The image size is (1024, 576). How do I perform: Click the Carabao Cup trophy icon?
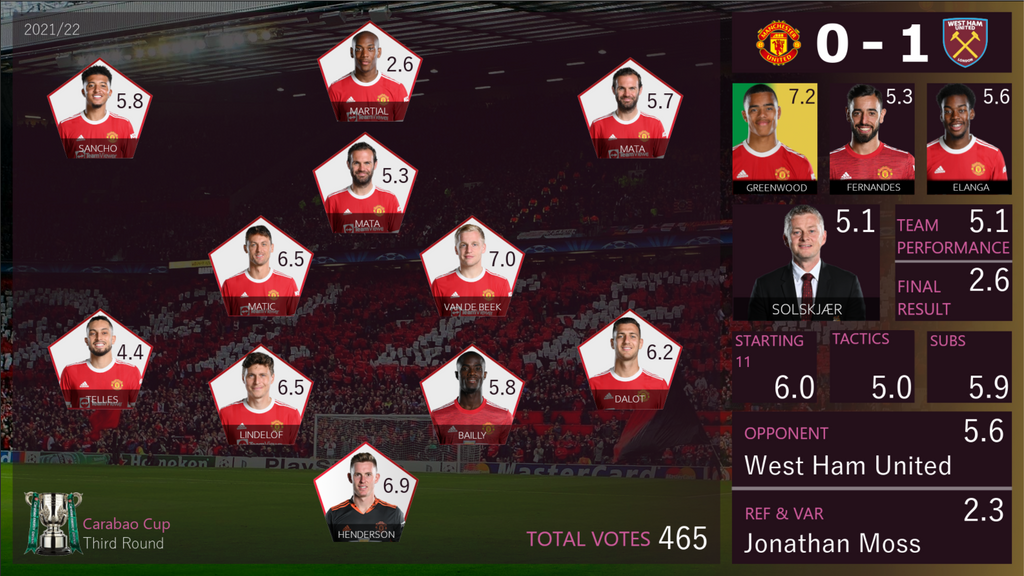tap(52, 521)
